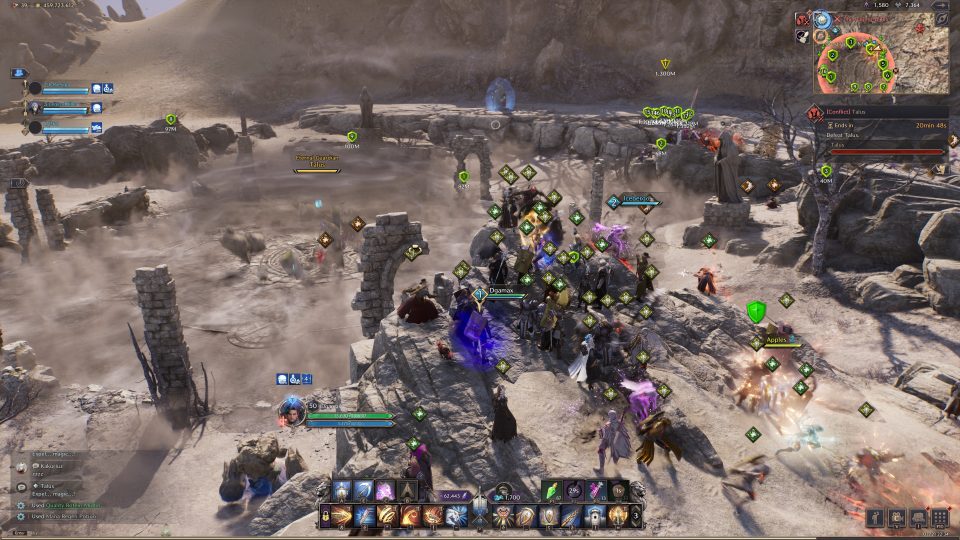Open the grid main menu button
The height and width of the screenshot is (540, 960).
pyautogui.click(x=939, y=517)
